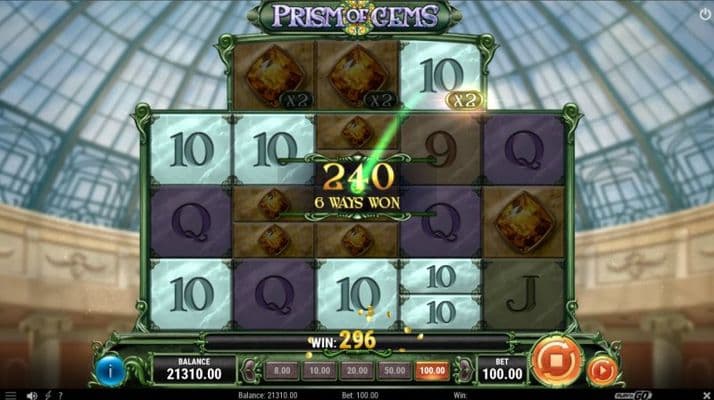Set the bet to 20.00

click(353, 370)
